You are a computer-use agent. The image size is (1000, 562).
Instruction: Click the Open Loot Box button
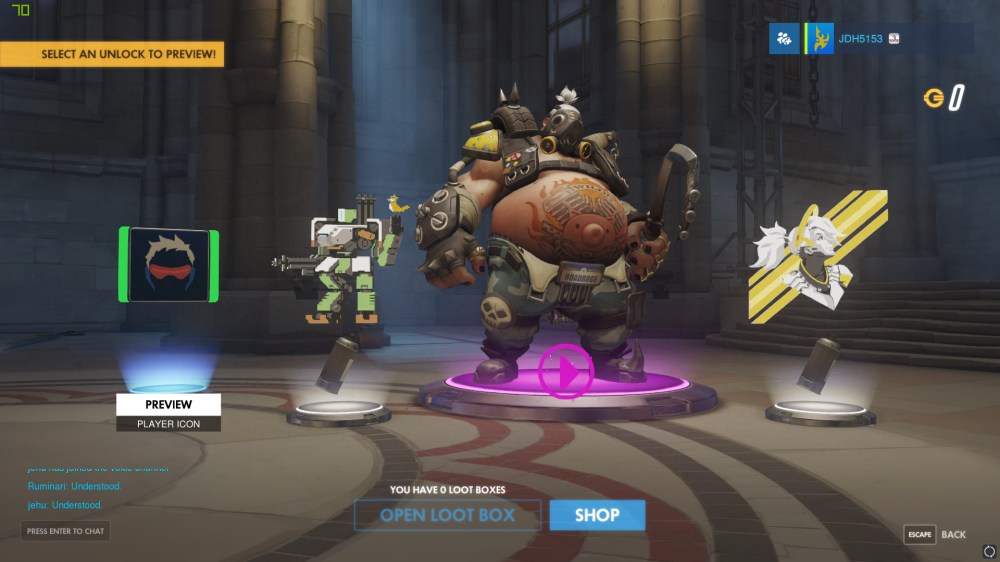[447, 515]
